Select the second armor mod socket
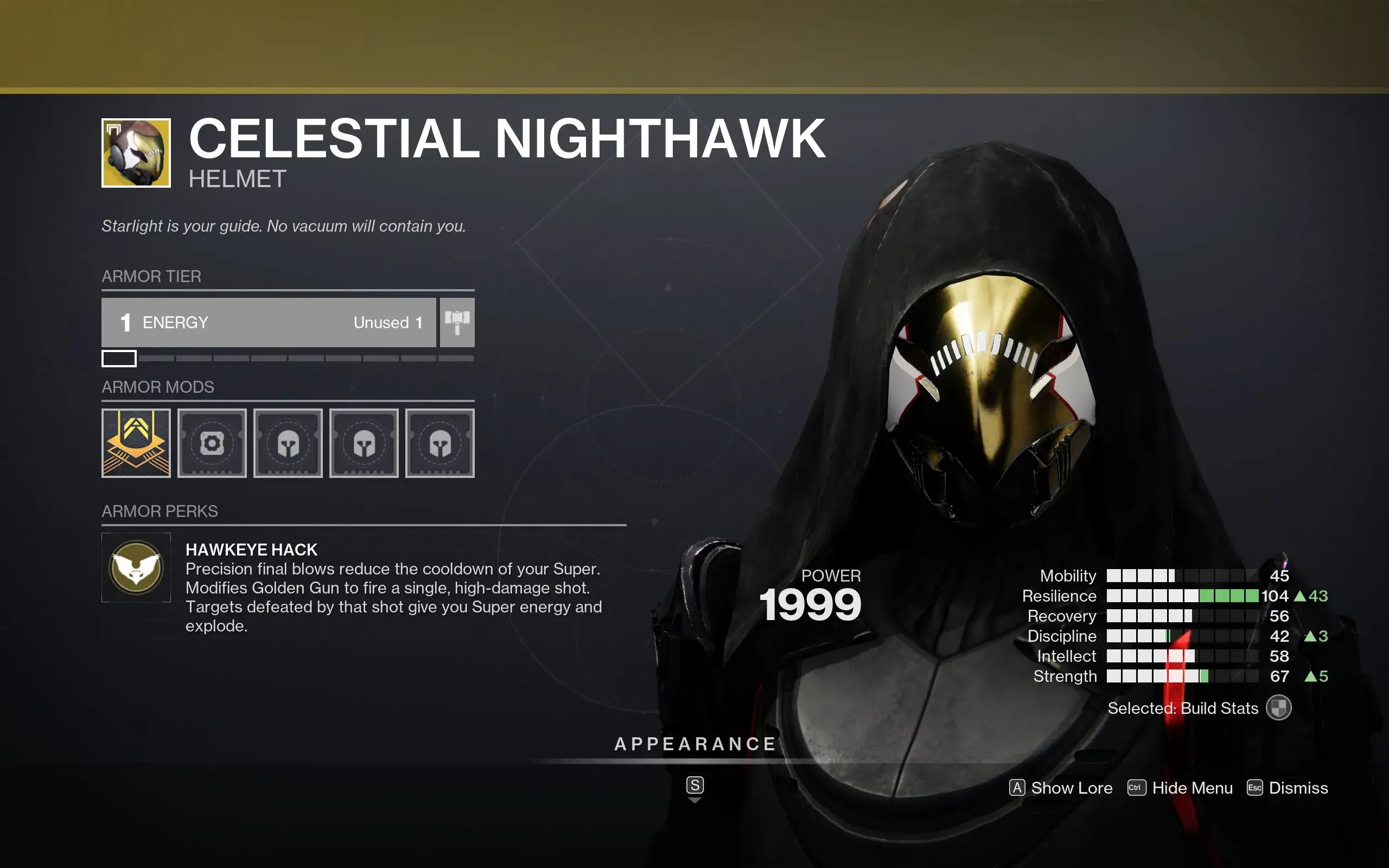Image resolution: width=1389 pixels, height=868 pixels. pyautogui.click(x=212, y=443)
